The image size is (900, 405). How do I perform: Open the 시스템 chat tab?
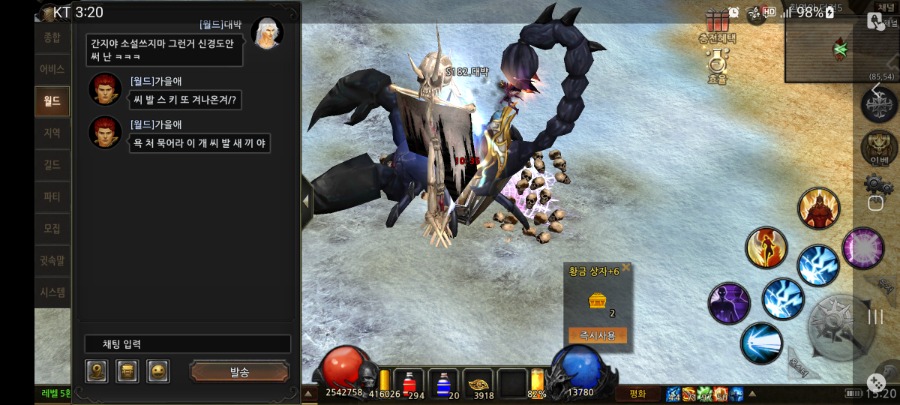[x=52, y=293]
